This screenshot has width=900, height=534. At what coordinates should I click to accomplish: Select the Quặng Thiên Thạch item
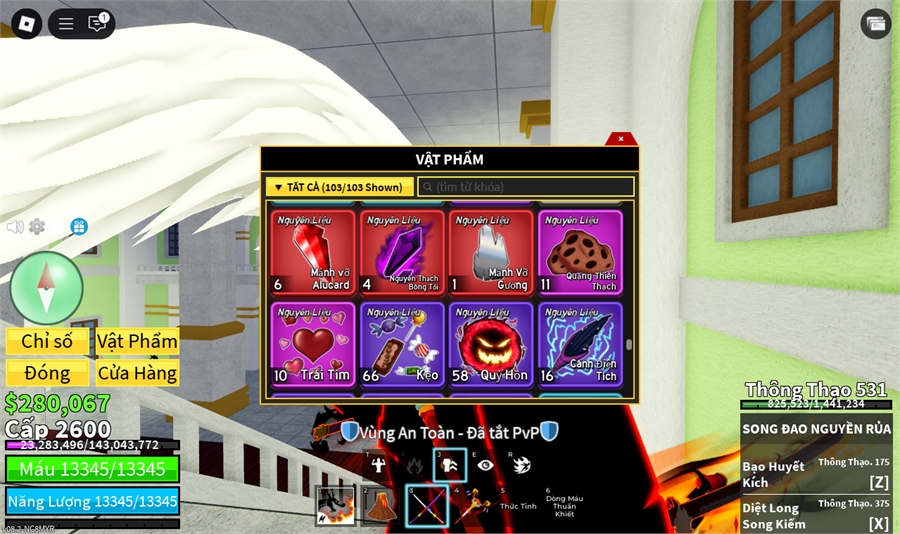point(580,252)
